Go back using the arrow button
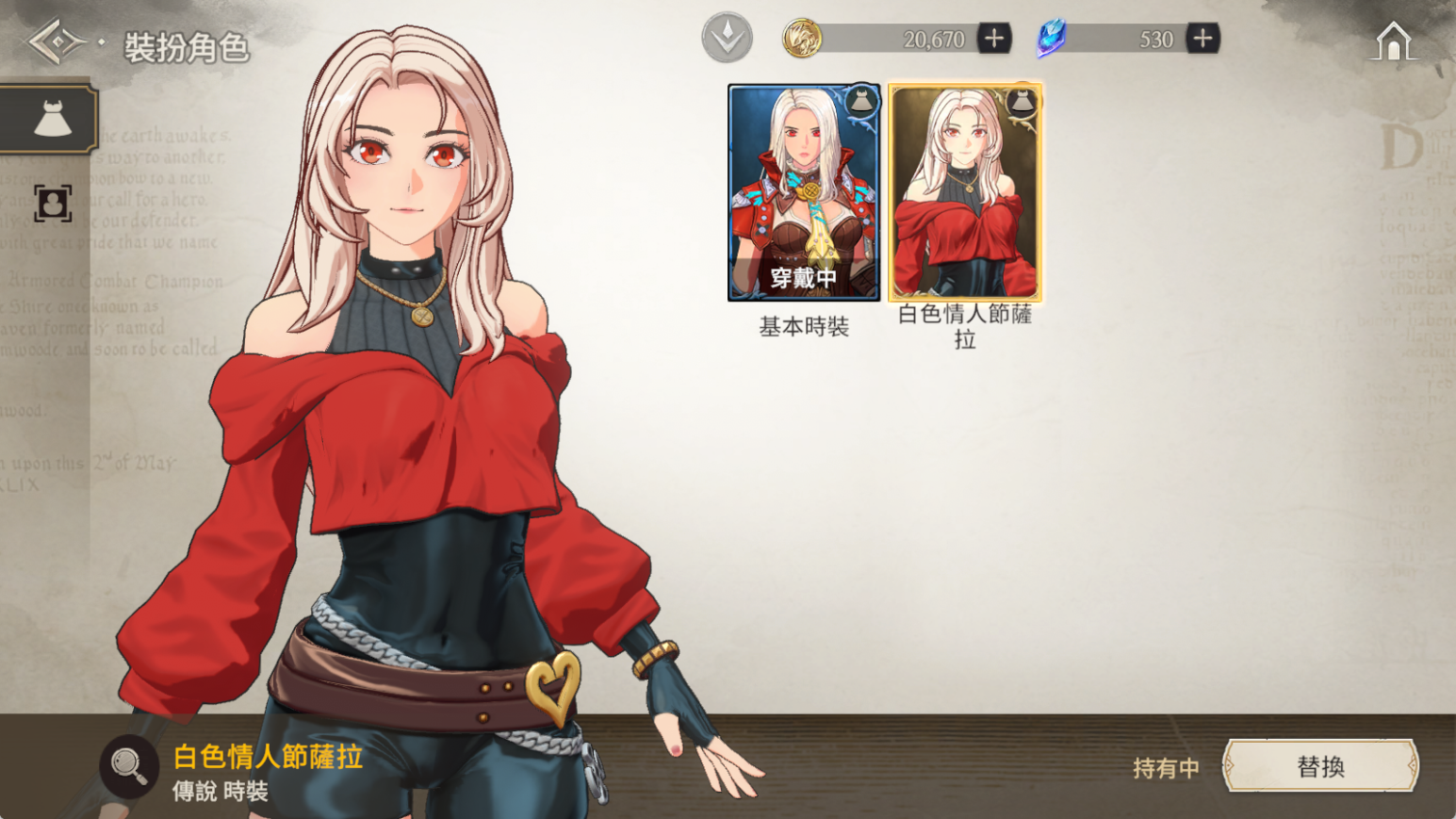The image size is (1456, 819). pyautogui.click(x=57, y=42)
